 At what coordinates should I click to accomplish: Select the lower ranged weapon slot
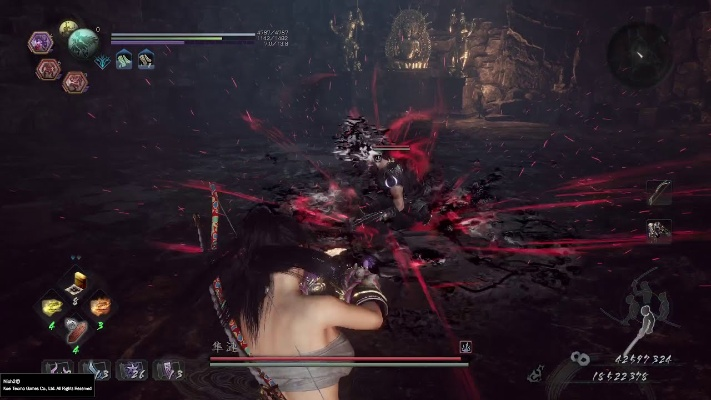pyautogui.click(x=659, y=231)
